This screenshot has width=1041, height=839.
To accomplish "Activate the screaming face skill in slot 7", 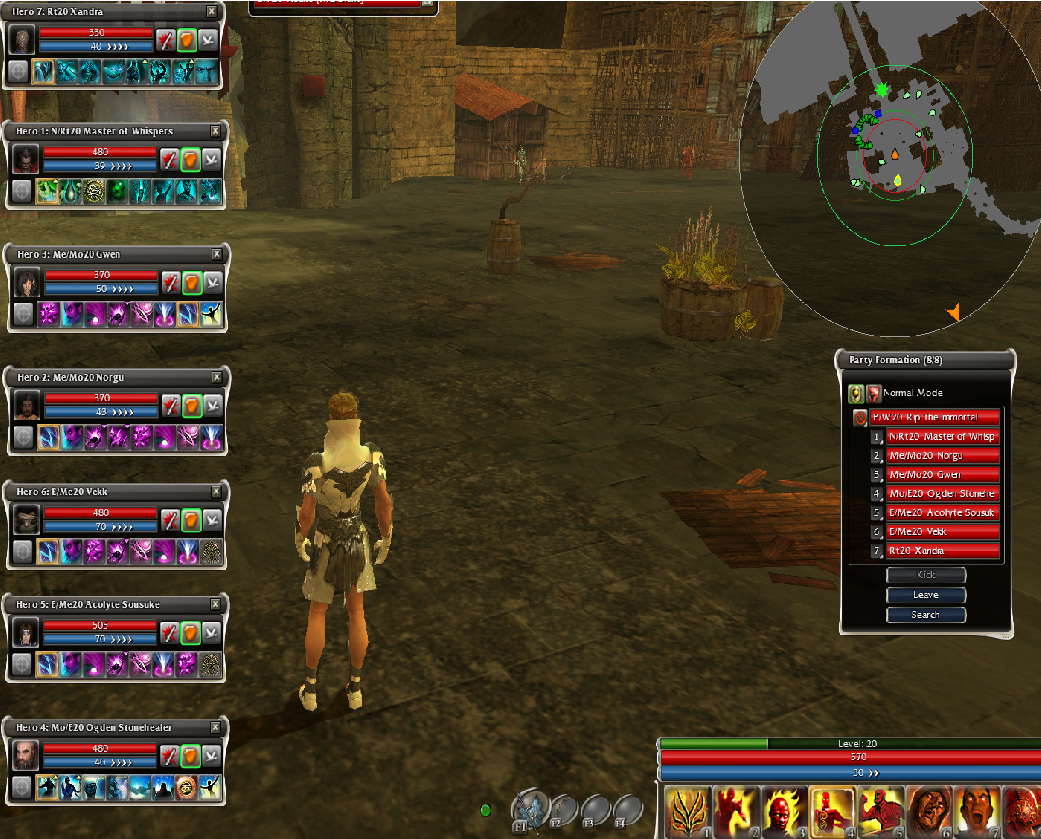I will pos(978,810).
